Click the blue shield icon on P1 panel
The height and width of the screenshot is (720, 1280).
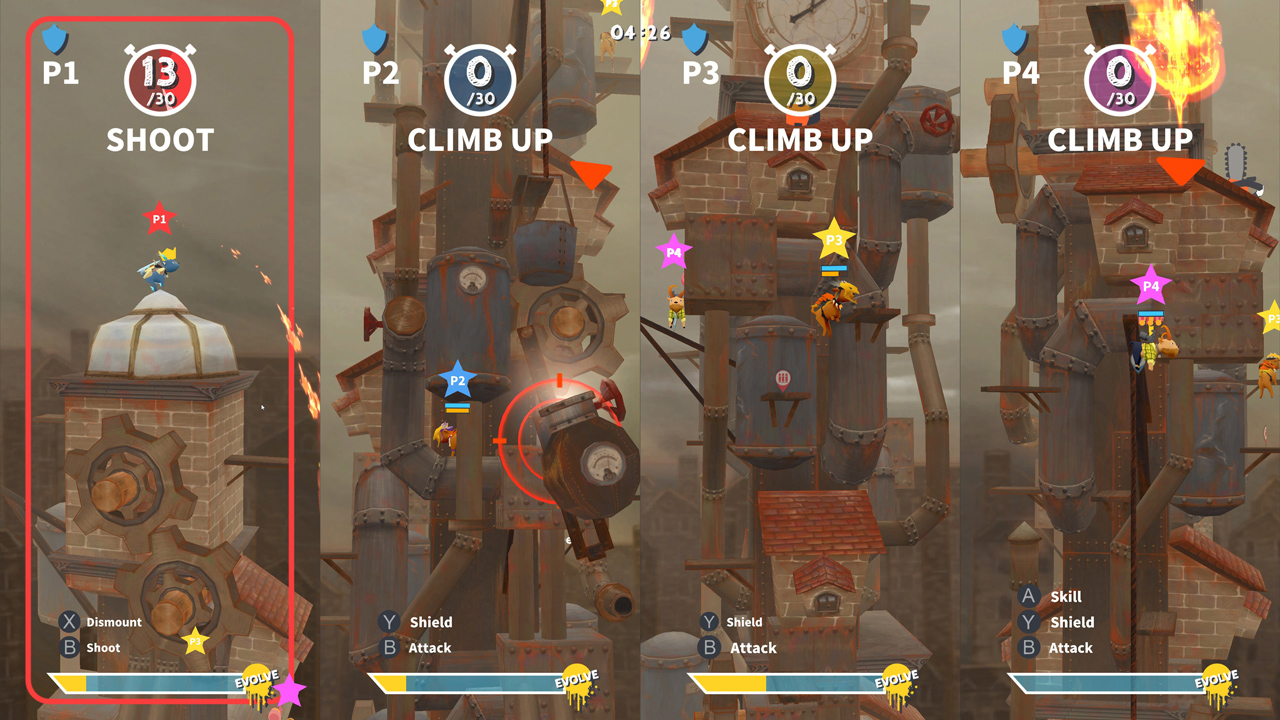click(x=53, y=40)
